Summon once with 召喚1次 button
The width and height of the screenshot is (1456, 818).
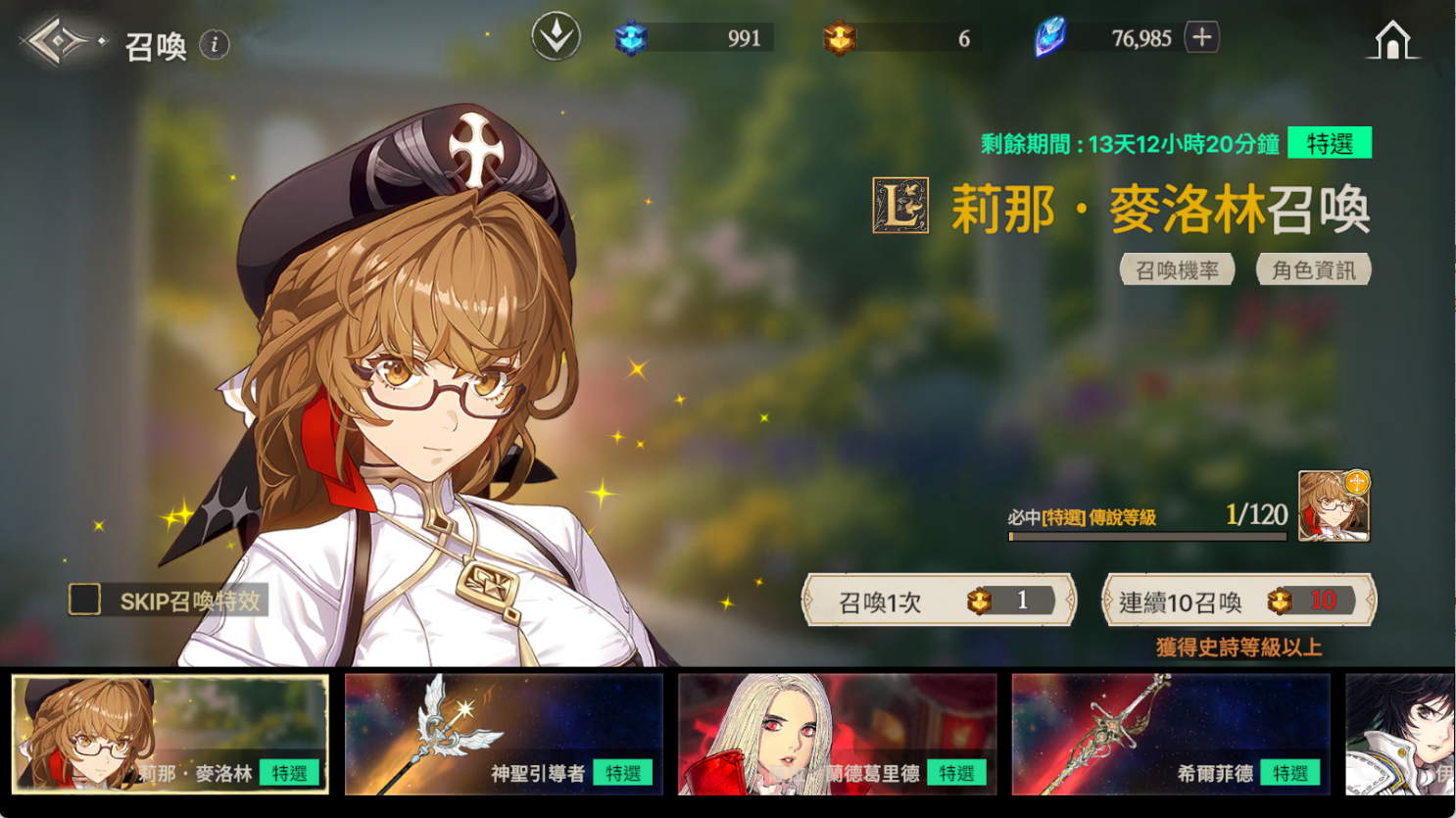(939, 601)
